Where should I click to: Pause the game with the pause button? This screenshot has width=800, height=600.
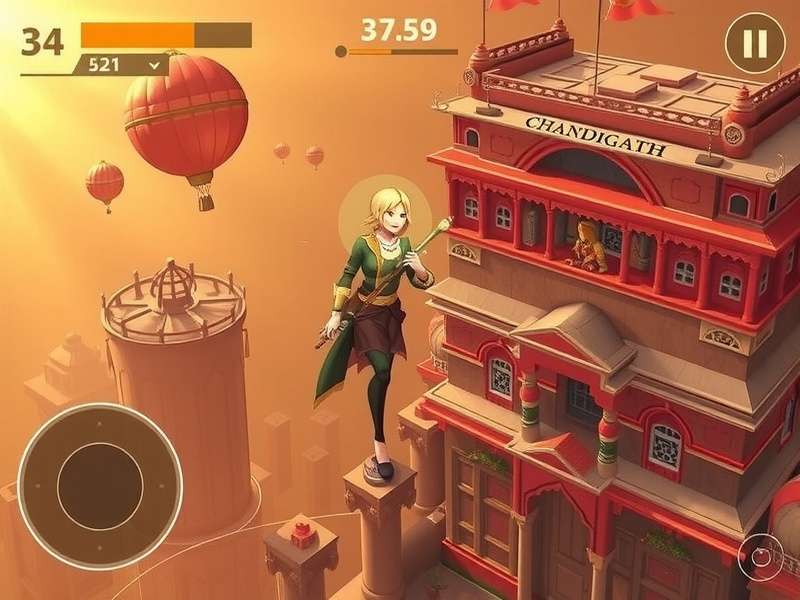[755, 43]
